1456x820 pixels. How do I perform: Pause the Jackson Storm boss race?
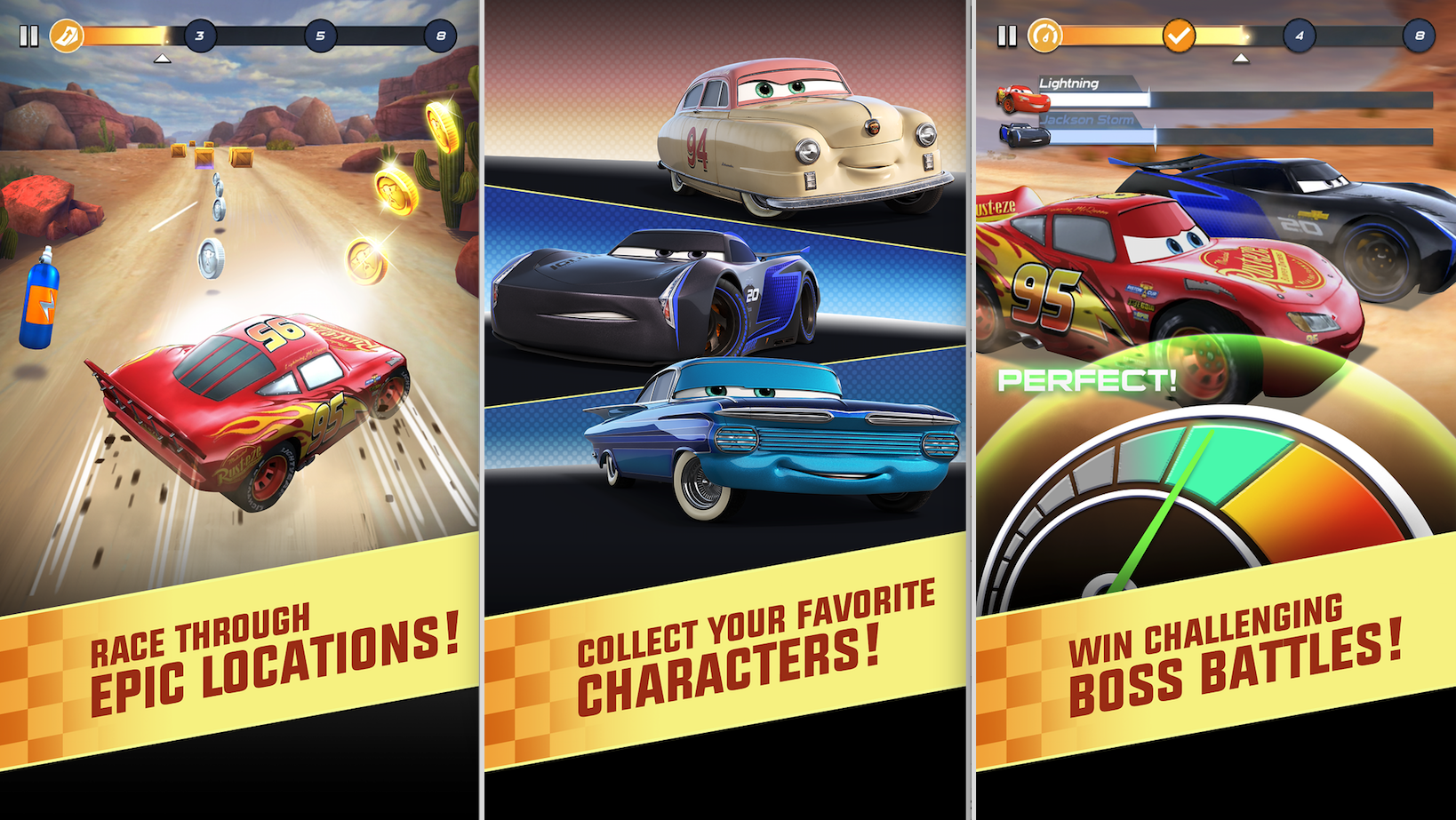click(1006, 36)
